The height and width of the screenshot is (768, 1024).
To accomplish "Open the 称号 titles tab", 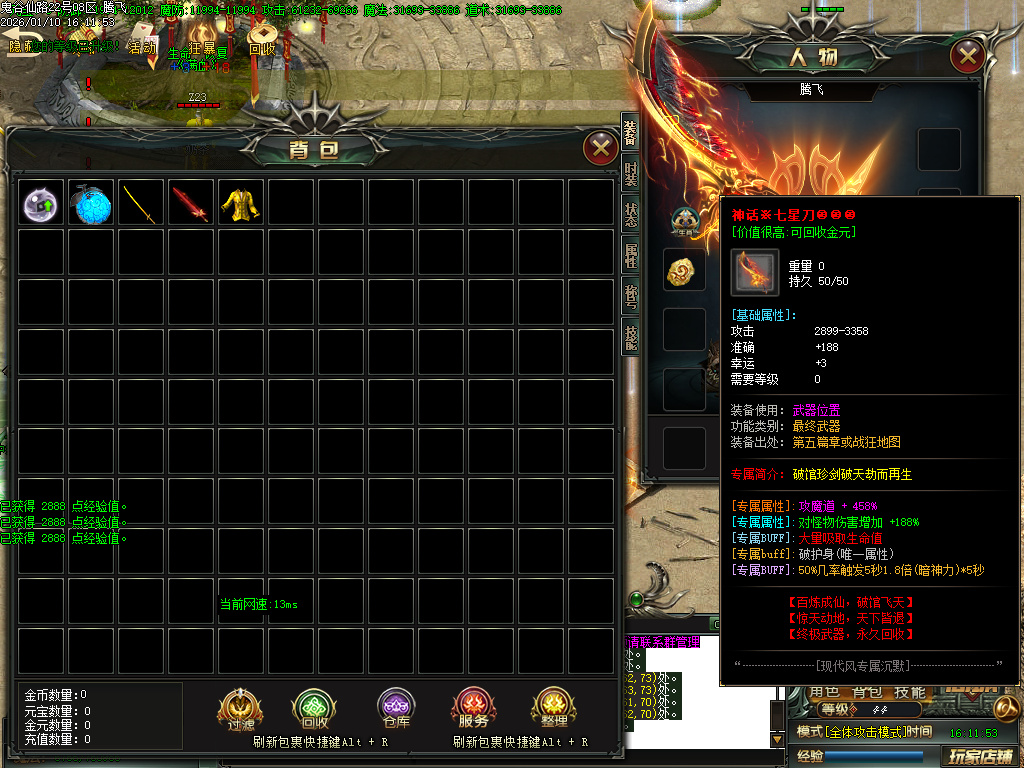I will tap(630, 298).
